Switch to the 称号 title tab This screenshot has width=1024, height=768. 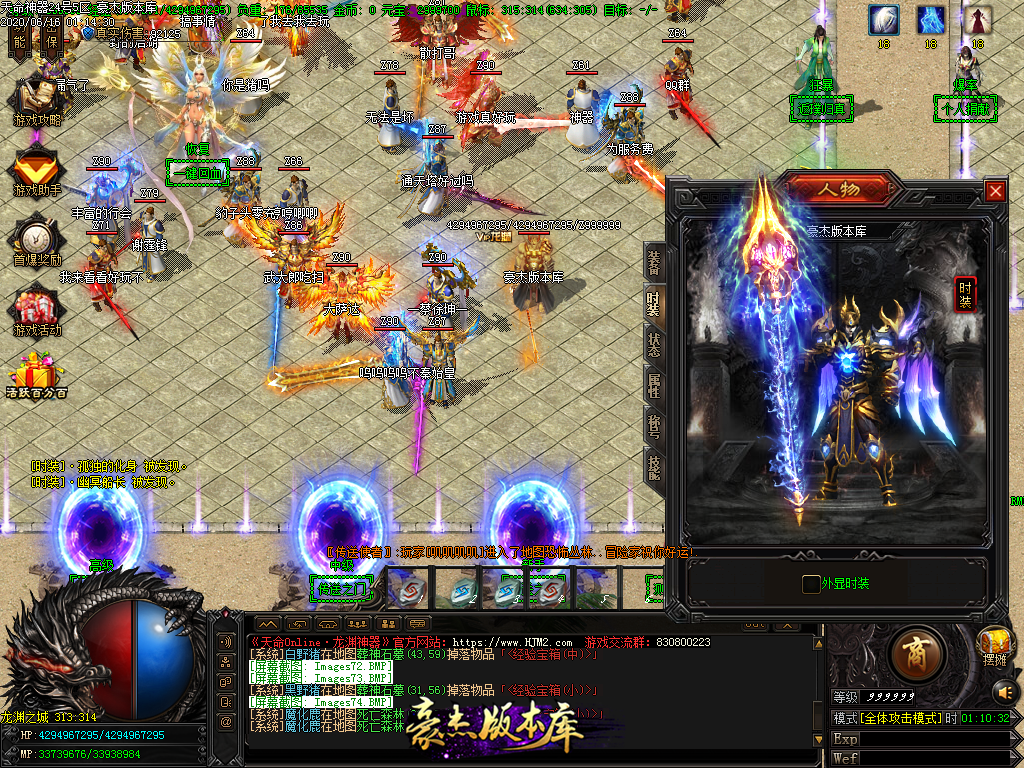click(654, 427)
